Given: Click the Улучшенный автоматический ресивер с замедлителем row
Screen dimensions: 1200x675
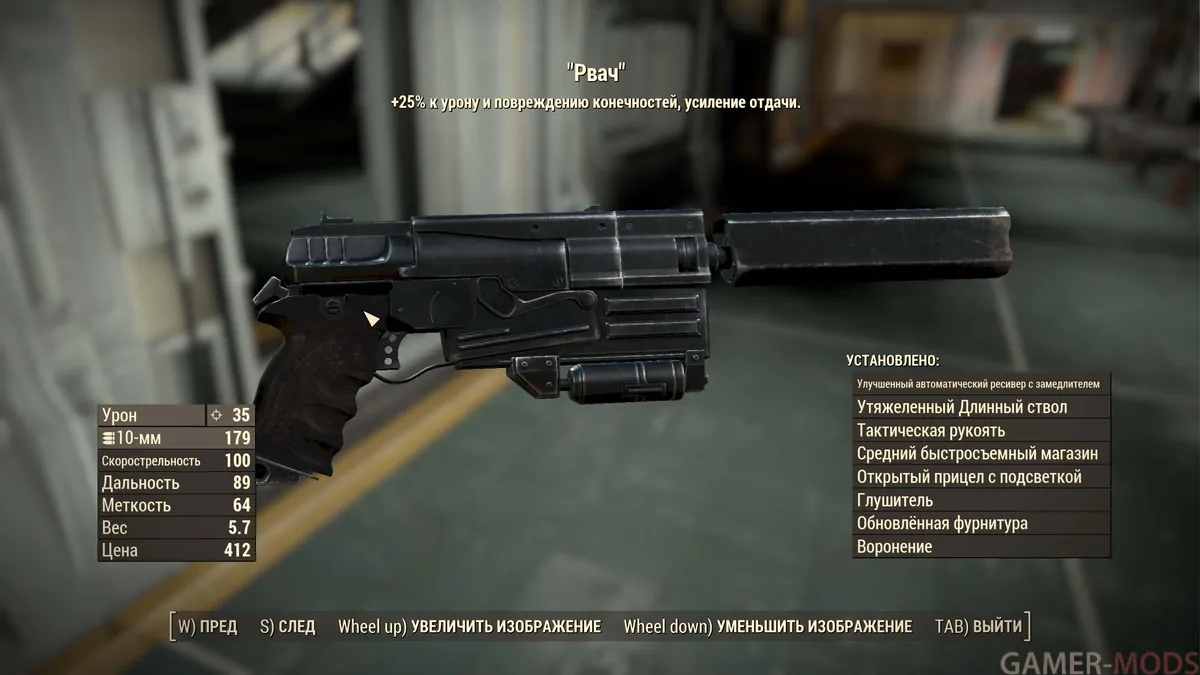Looking at the screenshot, I should (981, 384).
